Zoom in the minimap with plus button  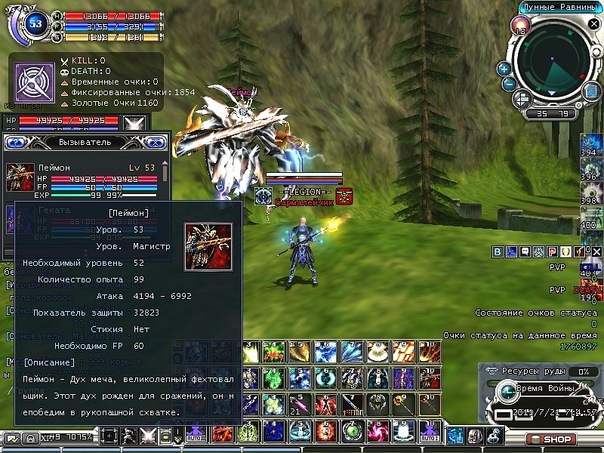[x=504, y=69]
